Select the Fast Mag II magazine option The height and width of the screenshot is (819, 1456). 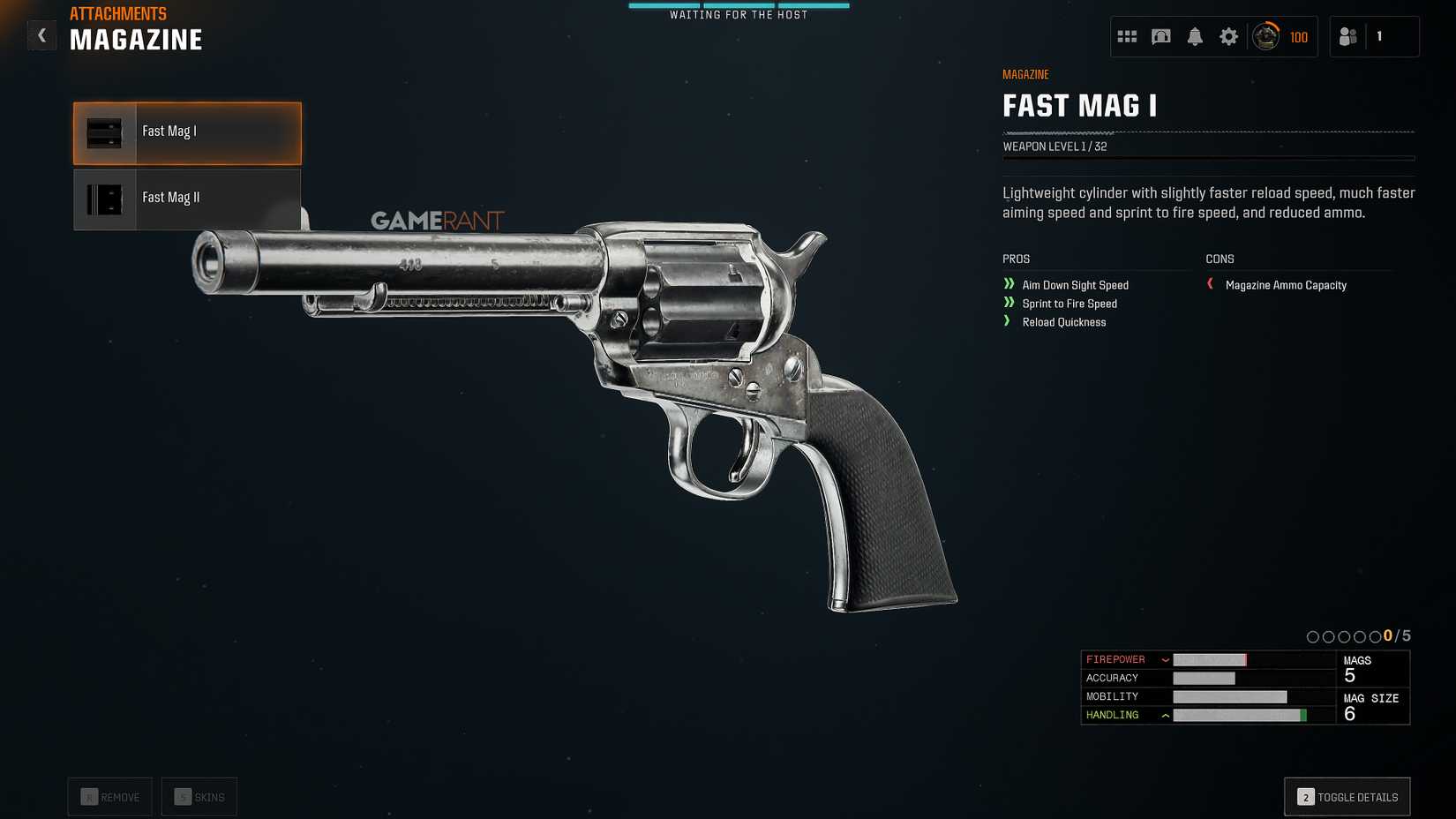(186, 198)
